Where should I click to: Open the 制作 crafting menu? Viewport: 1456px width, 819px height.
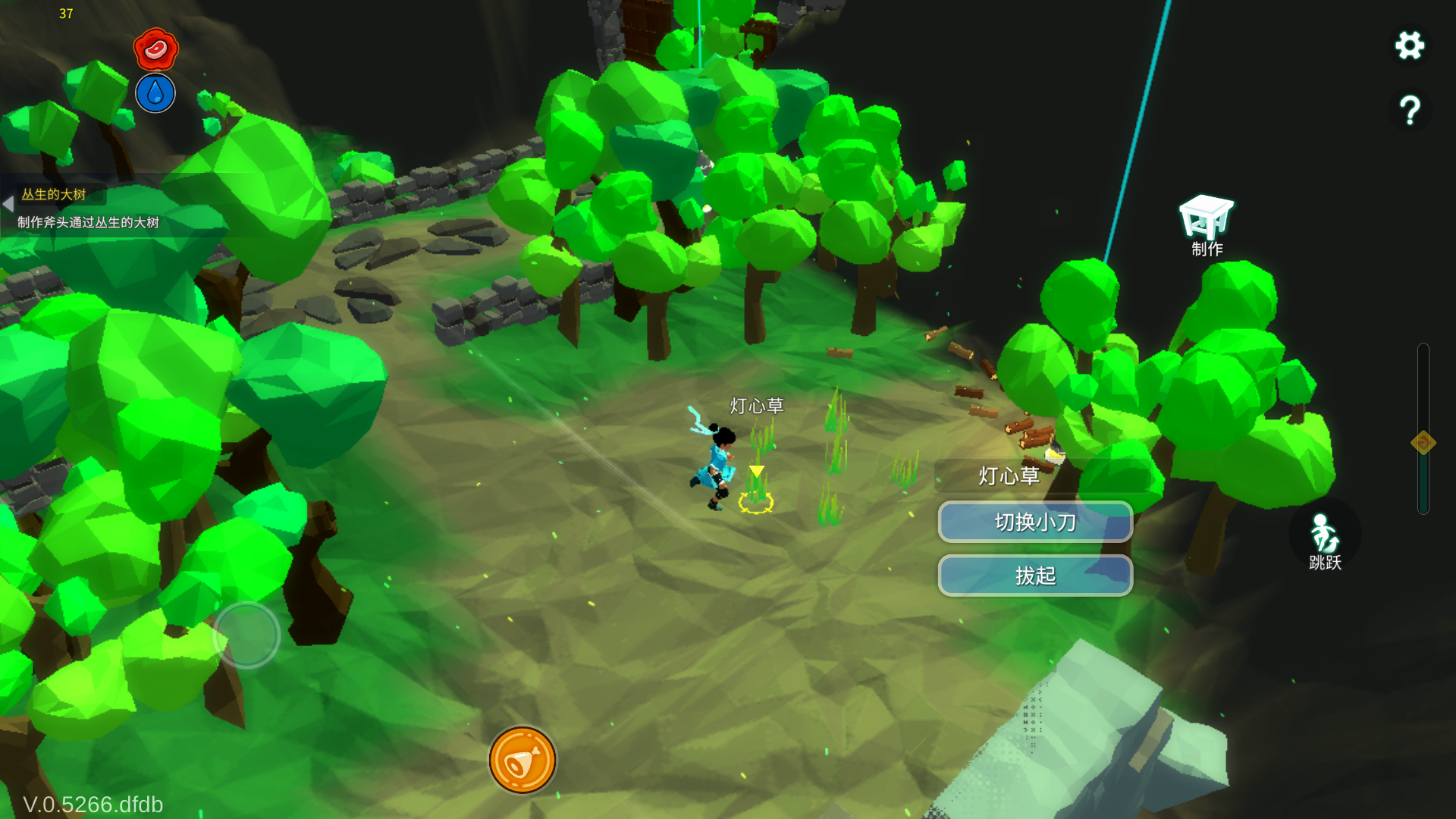coord(1206,225)
